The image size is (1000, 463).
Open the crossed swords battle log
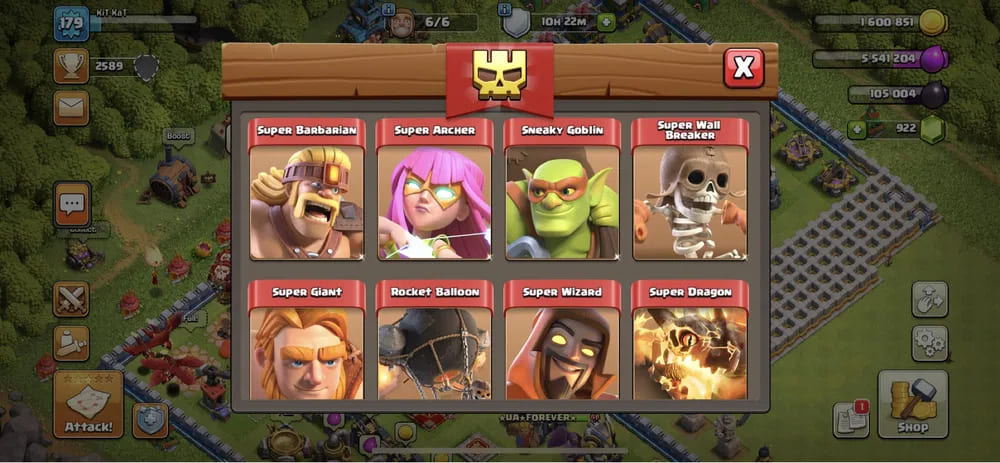(71, 298)
